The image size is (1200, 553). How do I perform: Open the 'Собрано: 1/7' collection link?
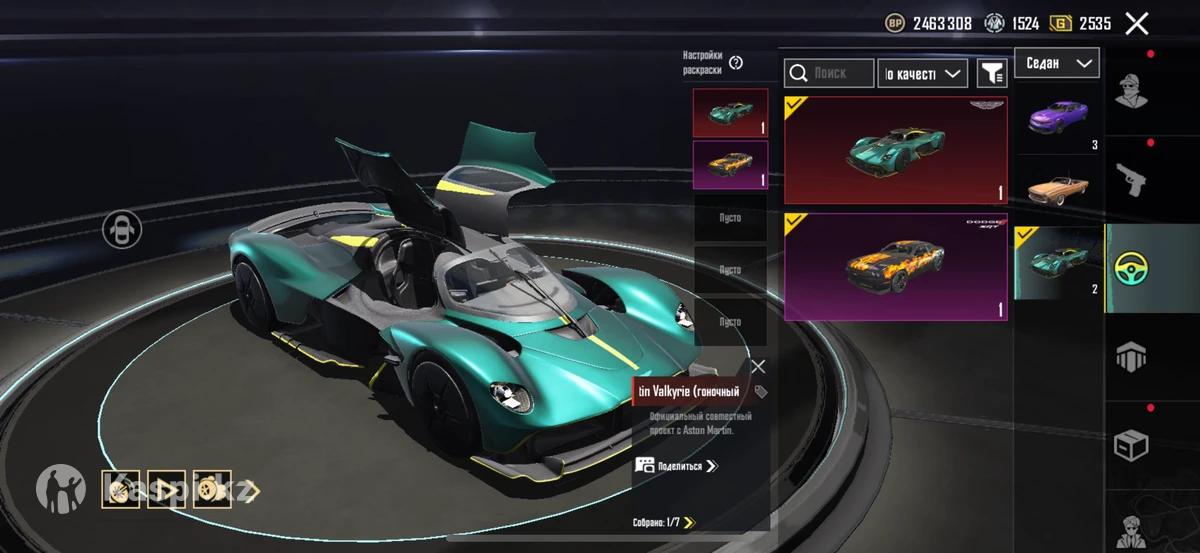[x=664, y=522]
